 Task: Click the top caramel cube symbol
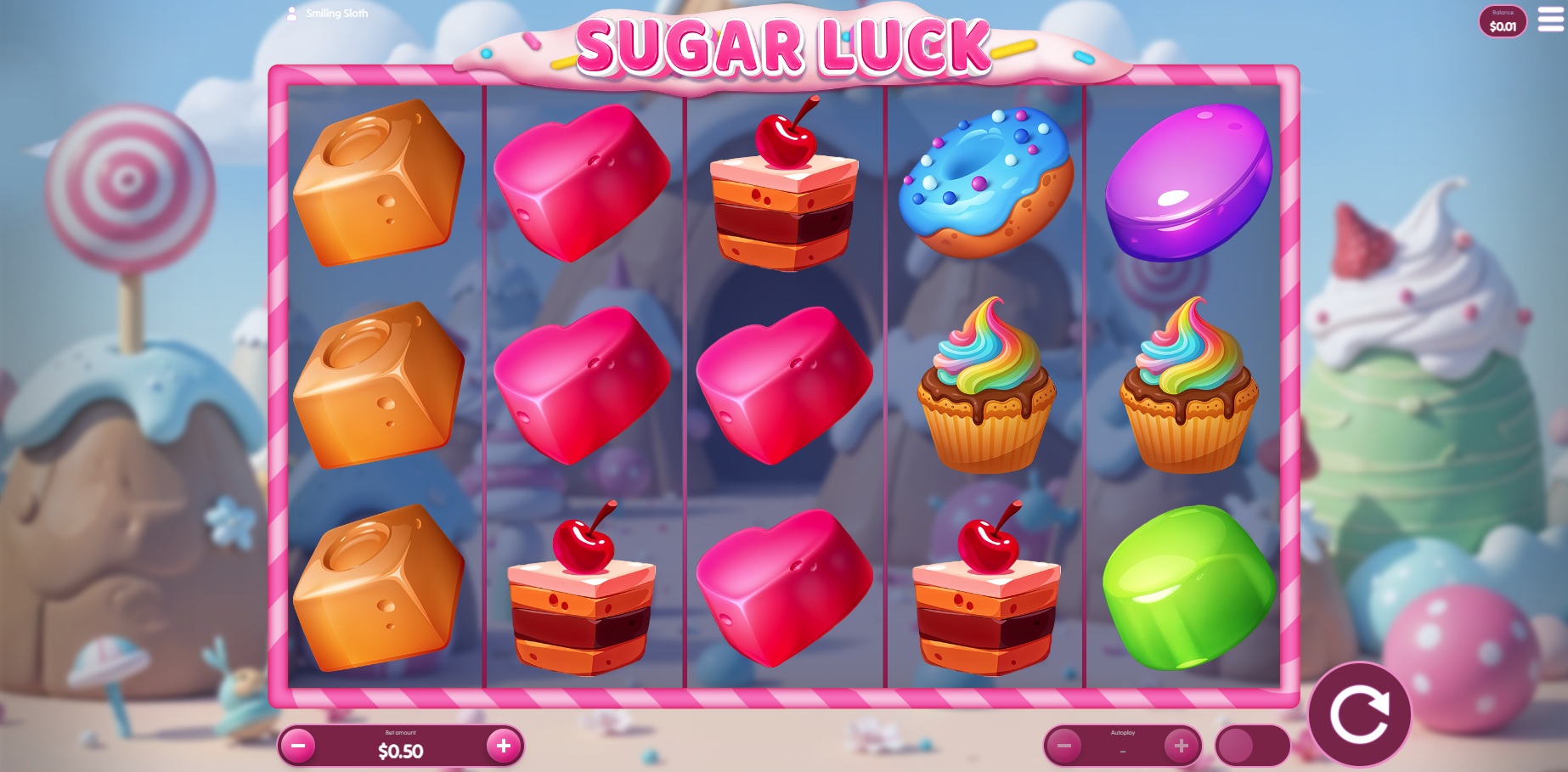[x=376, y=187]
